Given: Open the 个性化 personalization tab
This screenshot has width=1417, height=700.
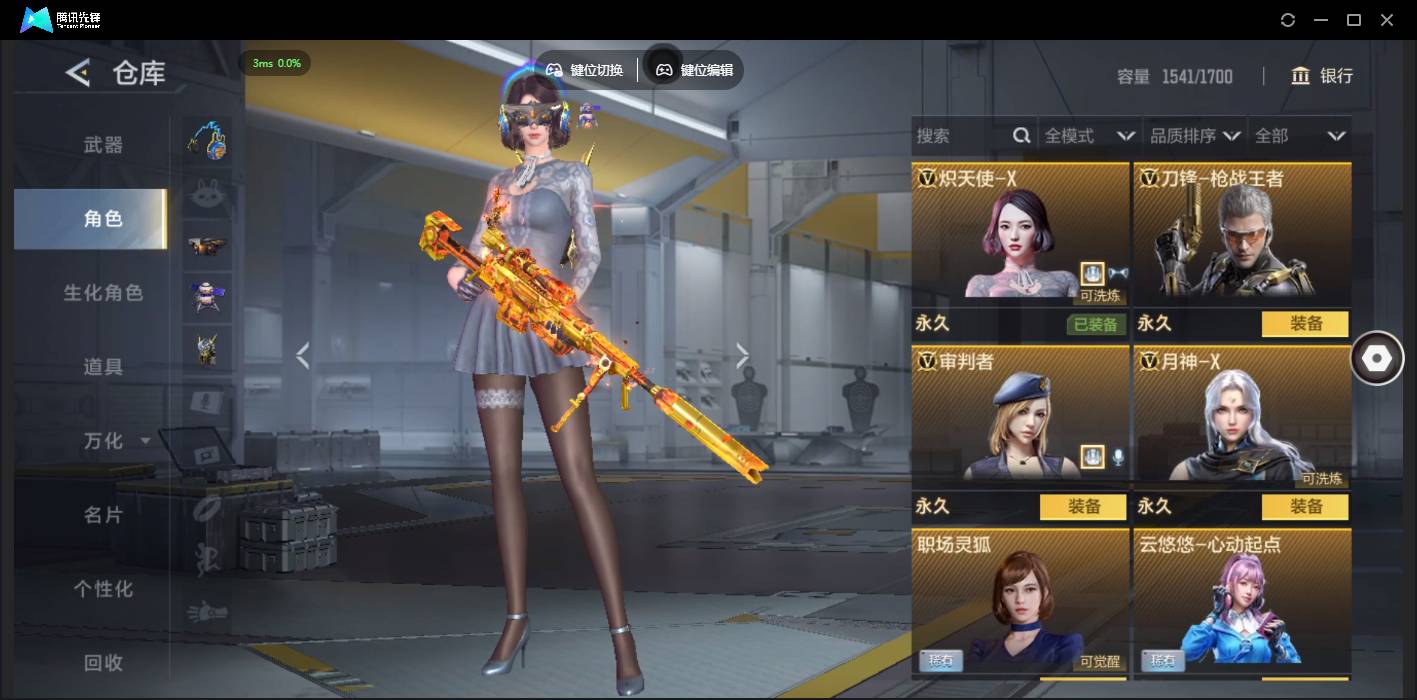Looking at the screenshot, I should click(x=103, y=589).
